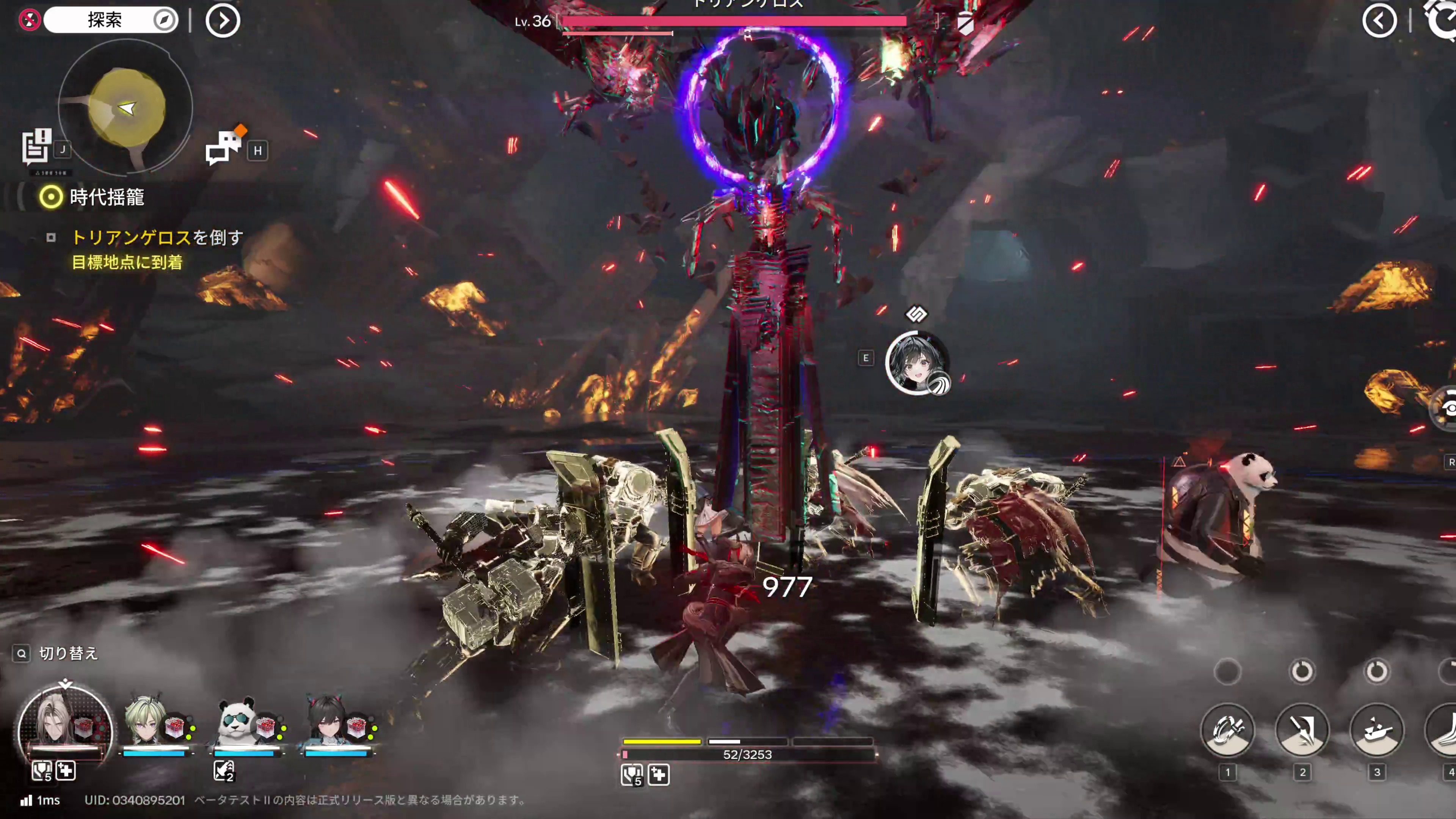Activate the ring-blade skill icon
This screenshot has height=819, width=1456.
[x=1227, y=730]
